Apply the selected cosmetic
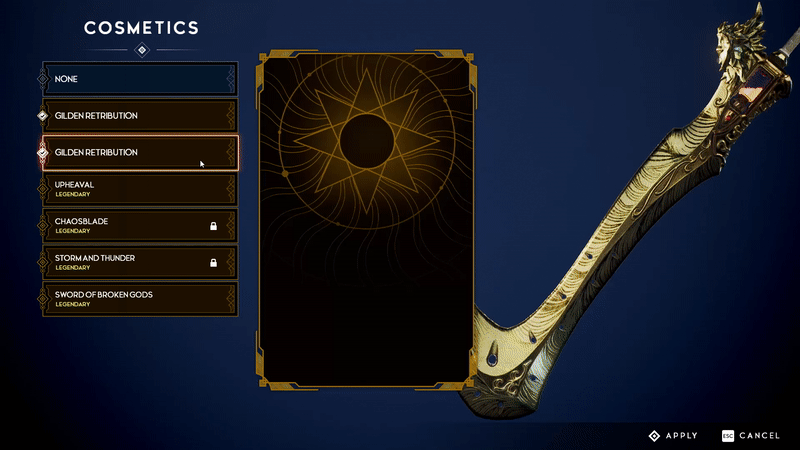 tap(674, 436)
